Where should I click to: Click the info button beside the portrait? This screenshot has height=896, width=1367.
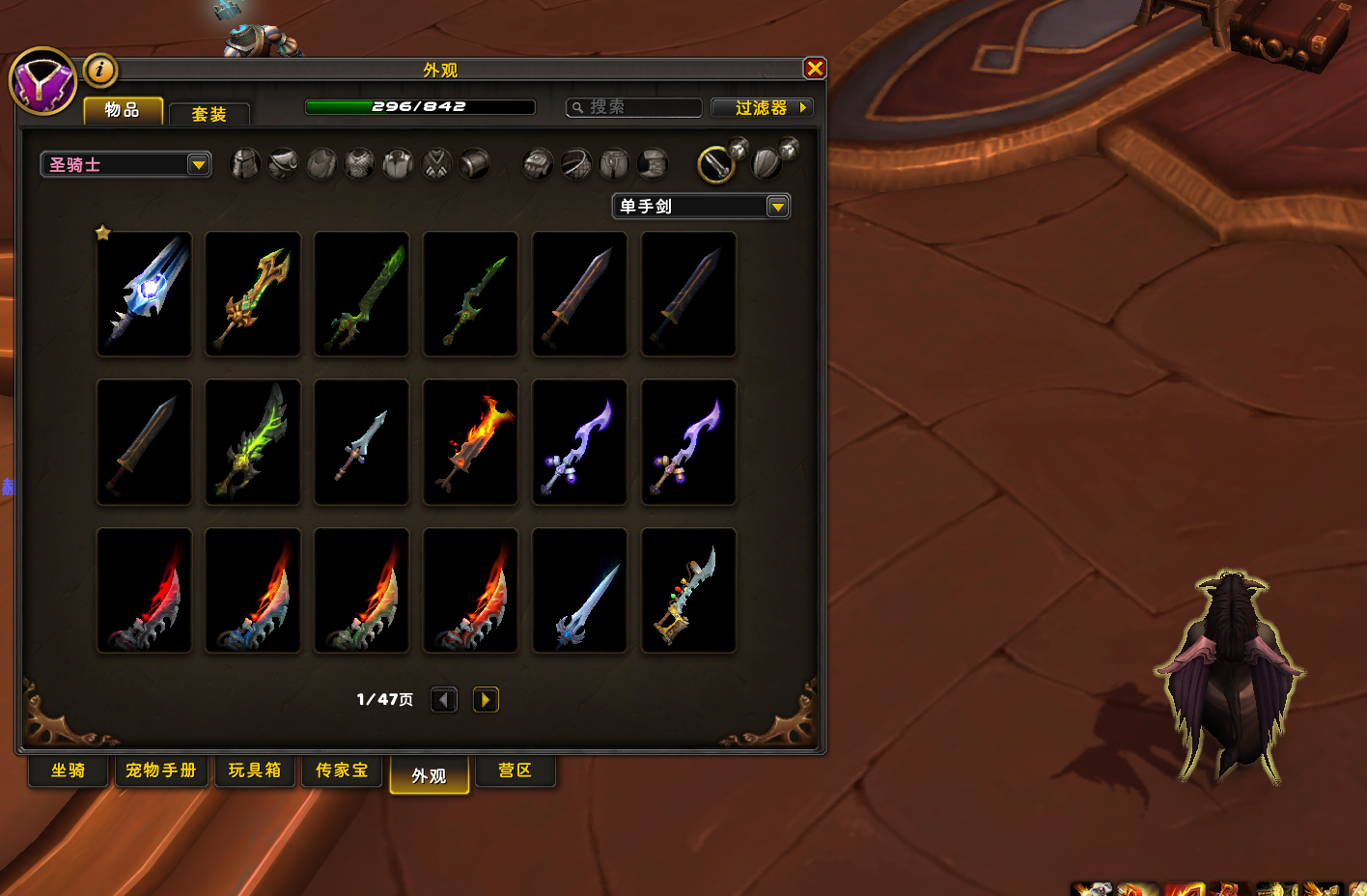click(100, 70)
